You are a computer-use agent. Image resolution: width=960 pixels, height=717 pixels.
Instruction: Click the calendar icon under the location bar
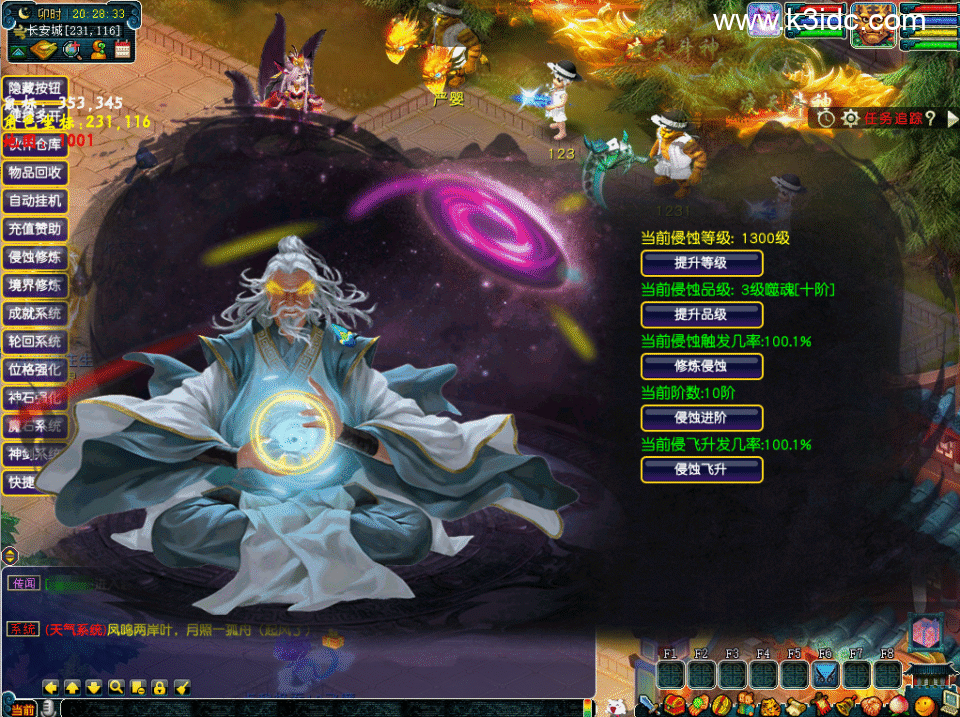[x=123, y=48]
